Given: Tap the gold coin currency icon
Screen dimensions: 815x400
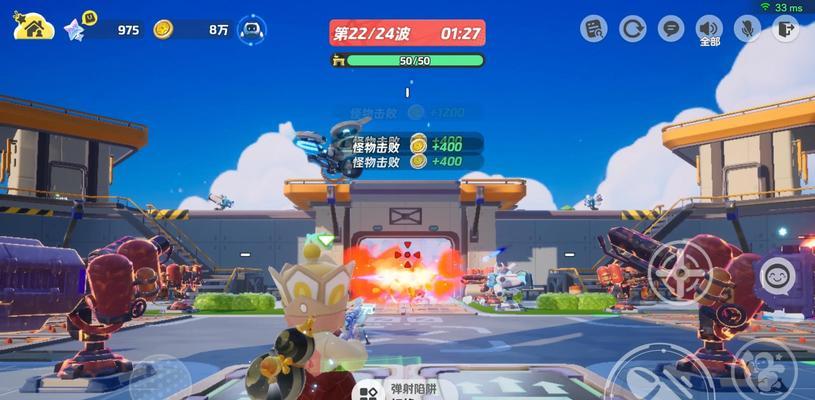Looking at the screenshot, I should tap(164, 29).
